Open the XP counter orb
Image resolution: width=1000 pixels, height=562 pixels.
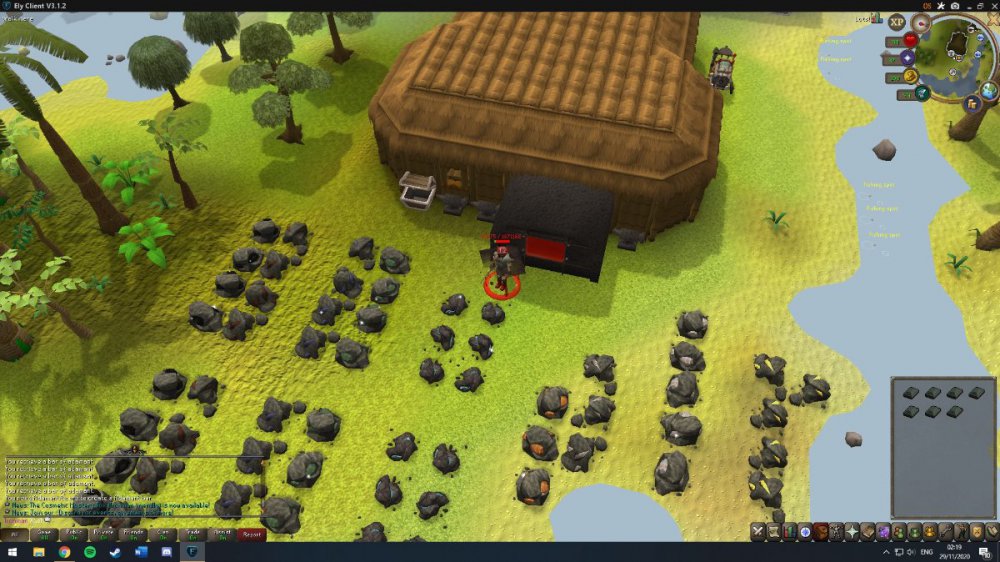pos(896,22)
